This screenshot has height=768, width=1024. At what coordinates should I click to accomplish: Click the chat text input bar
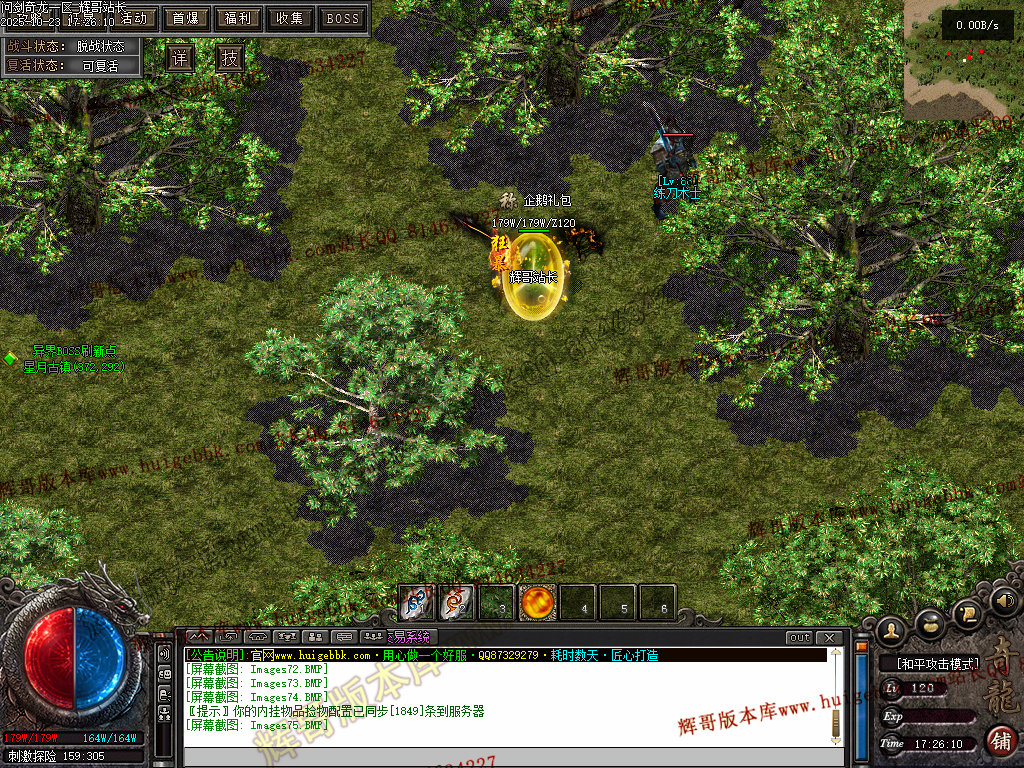click(x=510, y=756)
